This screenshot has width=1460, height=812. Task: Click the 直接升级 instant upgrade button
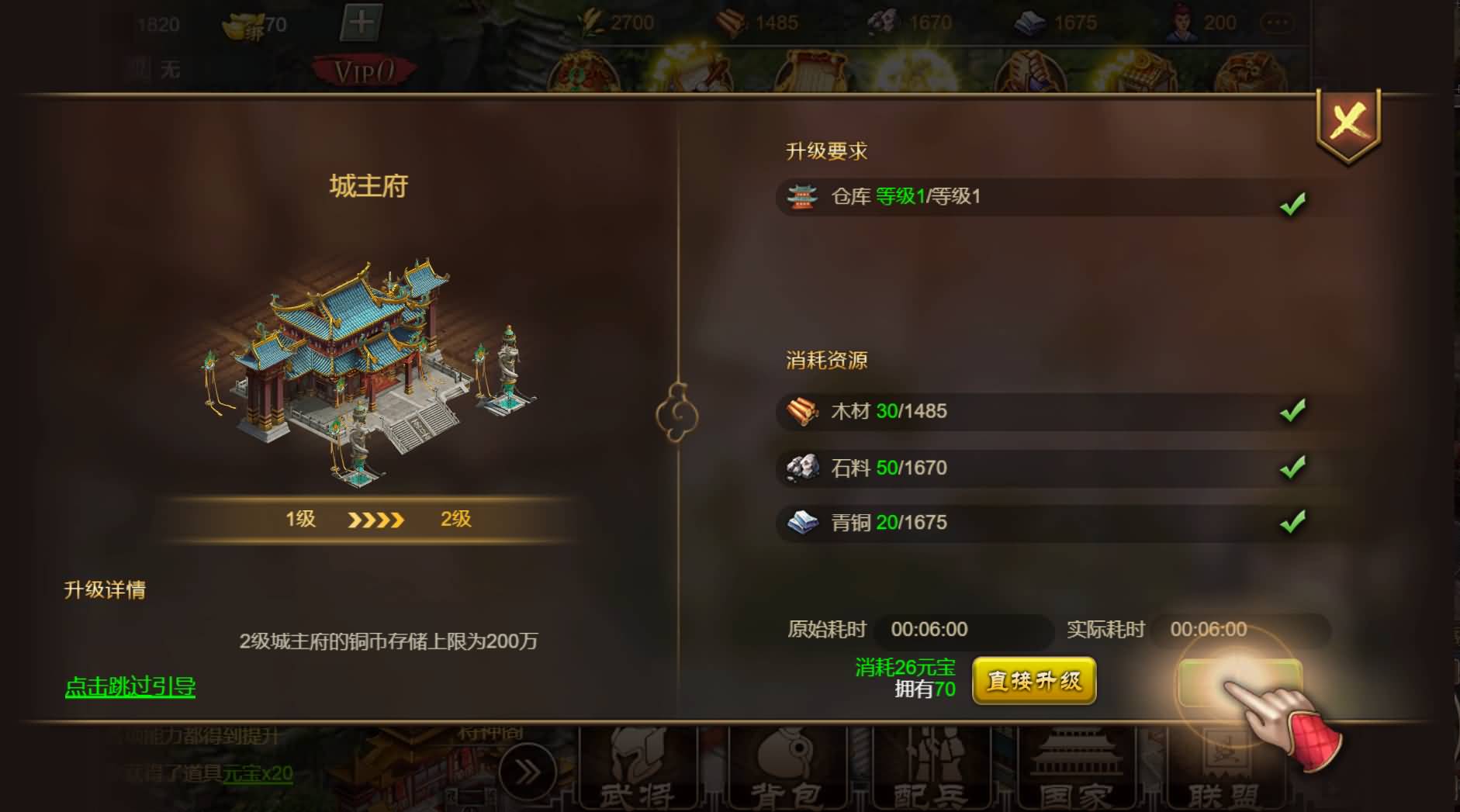click(x=1033, y=681)
